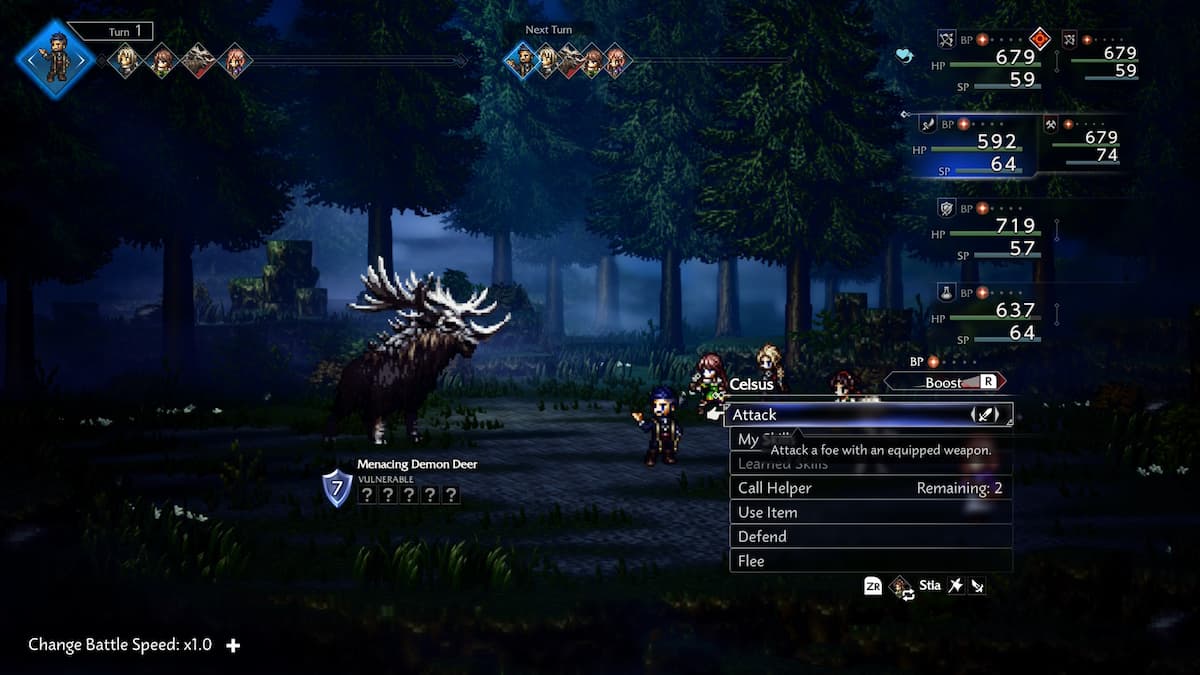Target the Menacing Demon Deer shield counter
This screenshot has height=675, width=1200.
(337, 488)
